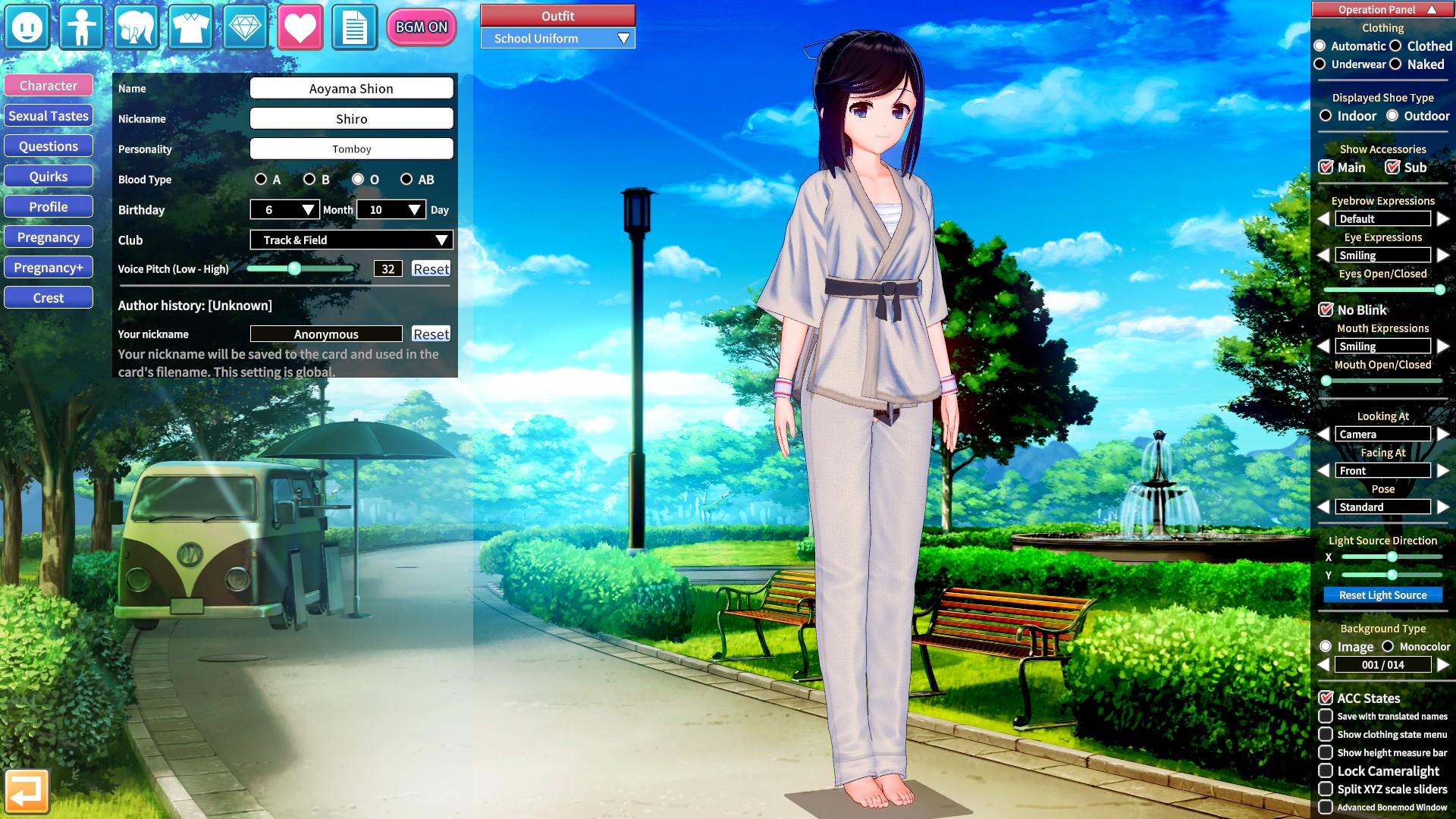The height and width of the screenshot is (819, 1456).
Task: Open the hair editing icon
Action: pyautogui.click(x=136, y=27)
